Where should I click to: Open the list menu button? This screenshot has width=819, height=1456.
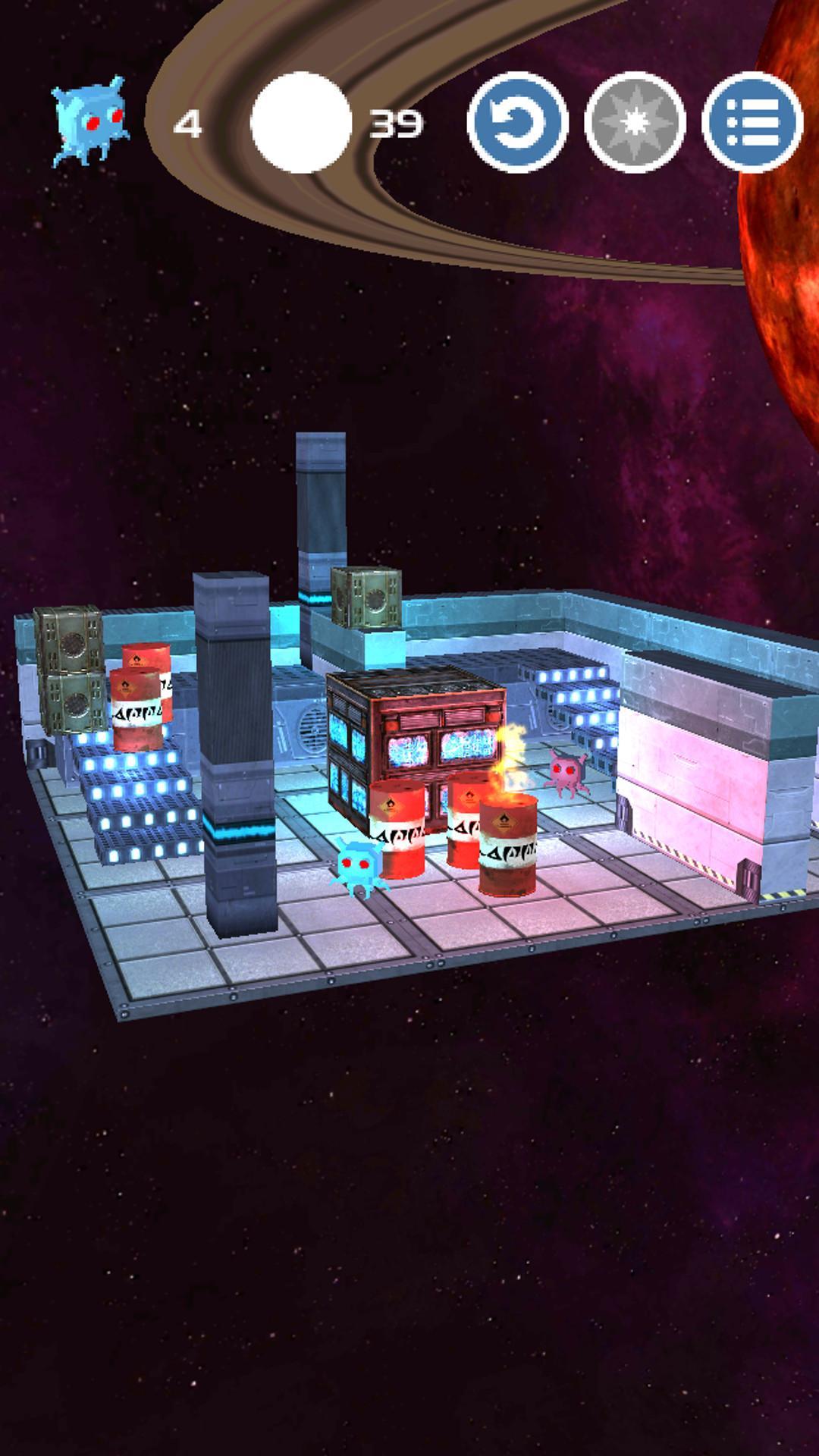[752, 122]
